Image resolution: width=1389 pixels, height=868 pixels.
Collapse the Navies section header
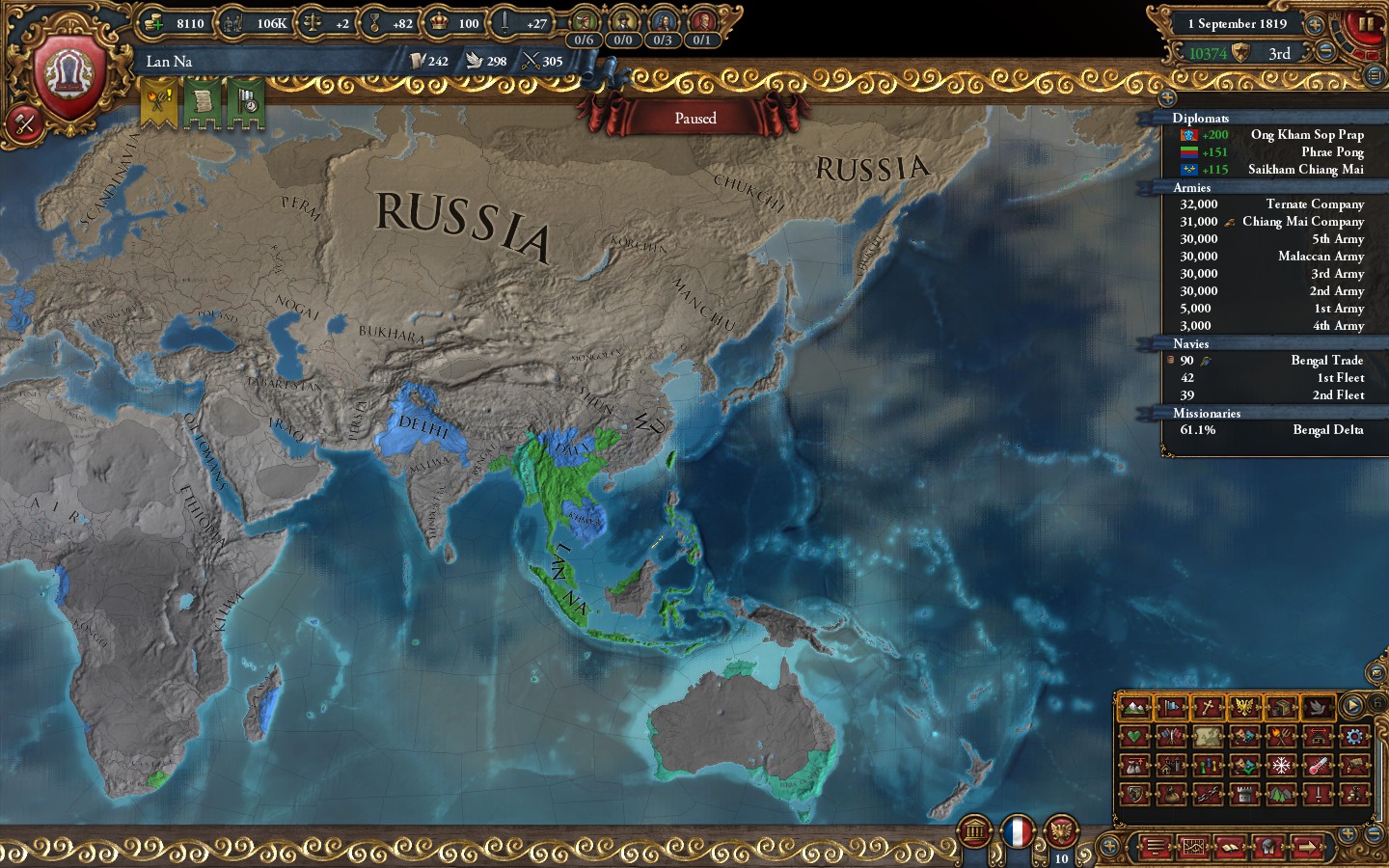tap(1189, 343)
